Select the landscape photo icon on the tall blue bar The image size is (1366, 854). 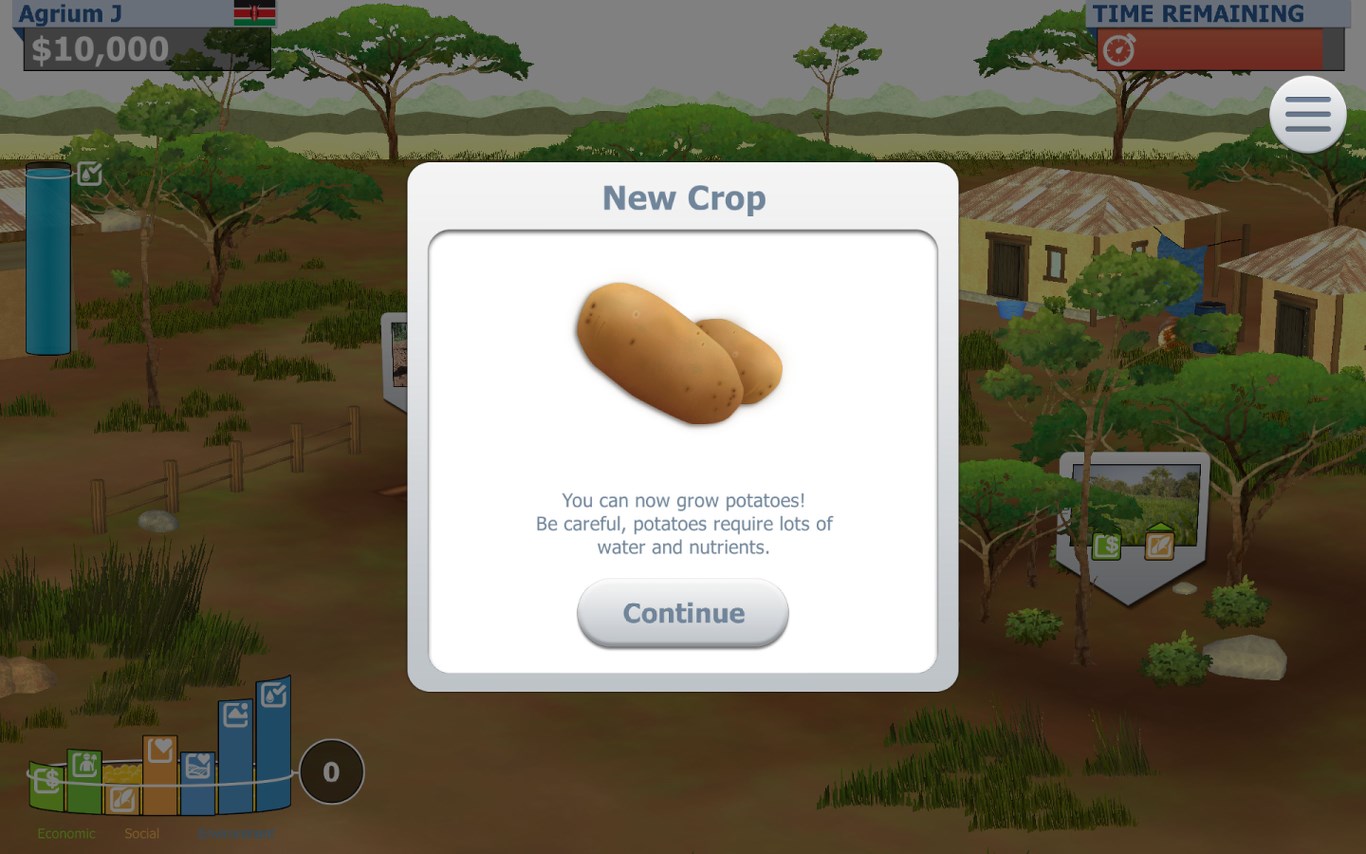236,713
